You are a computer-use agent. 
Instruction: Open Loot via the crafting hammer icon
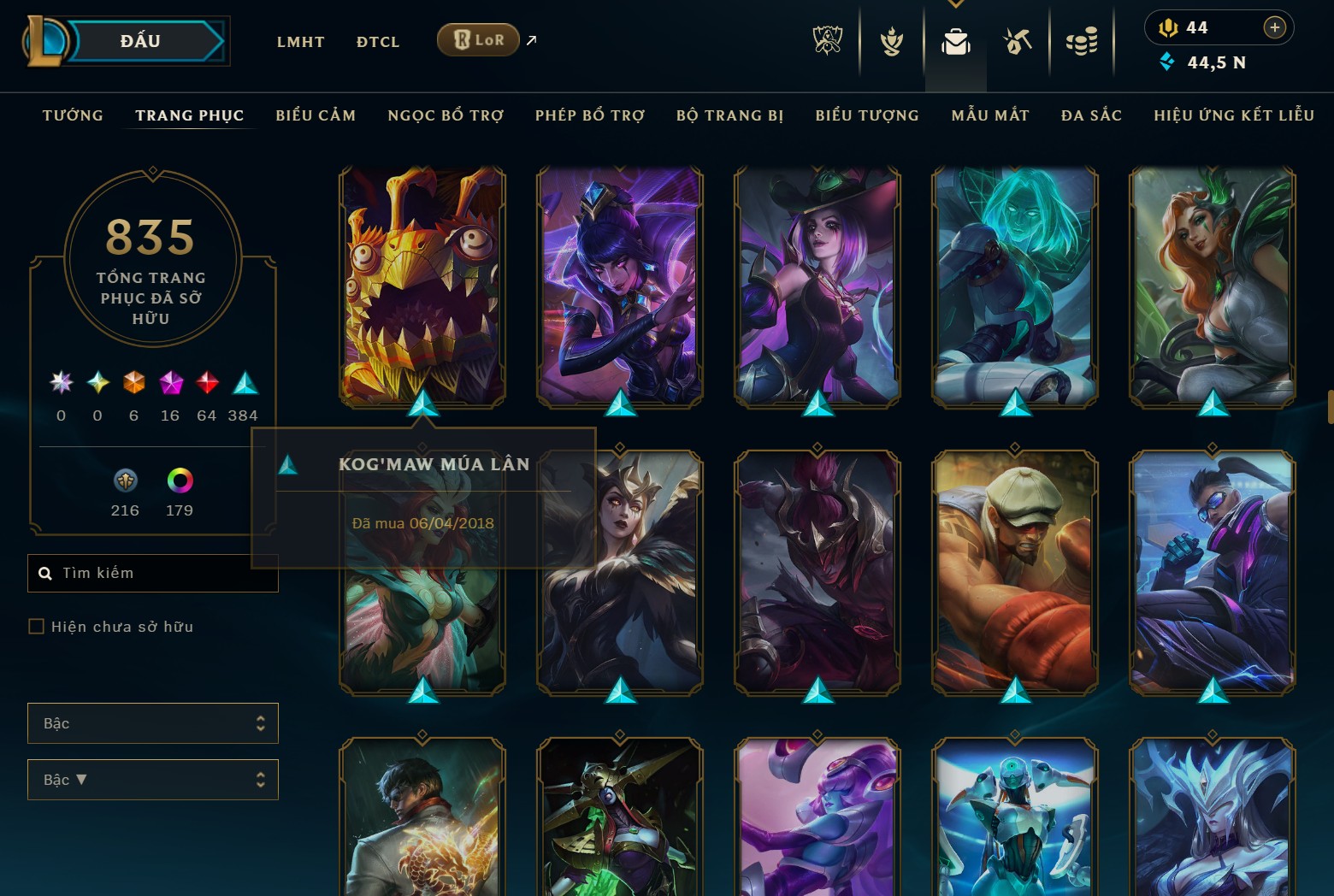click(x=1018, y=40)
